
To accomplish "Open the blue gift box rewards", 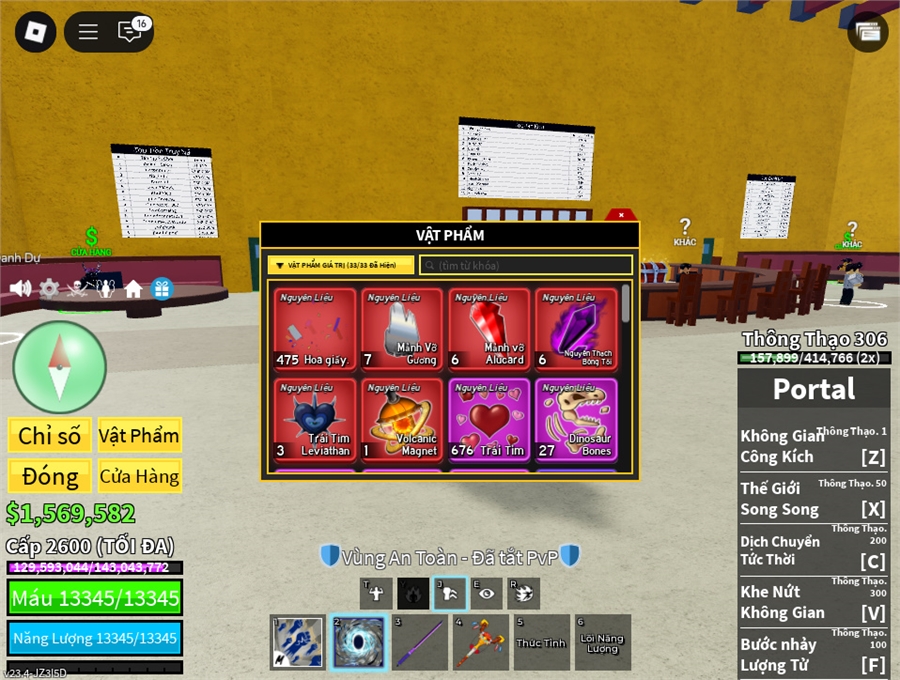I will coord(162,289).
